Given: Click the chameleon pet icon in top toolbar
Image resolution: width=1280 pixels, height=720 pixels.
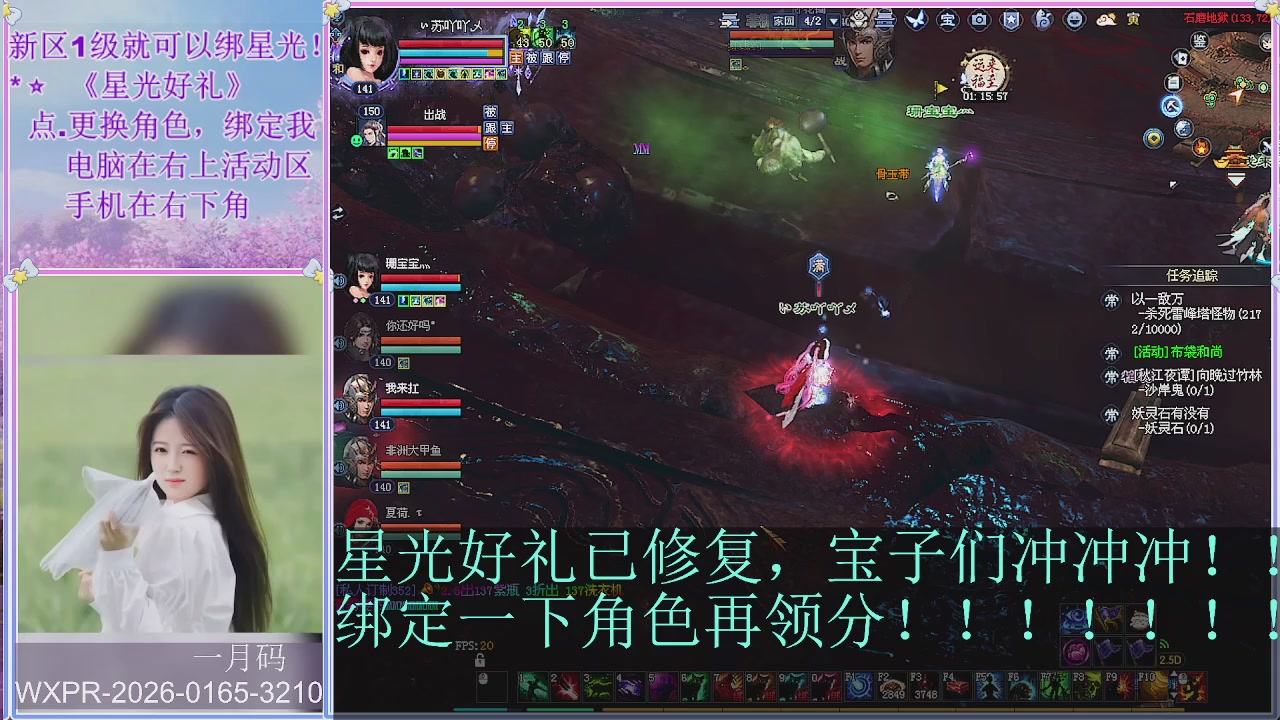Looking at the screenshot, I should tap(1044, 19).
